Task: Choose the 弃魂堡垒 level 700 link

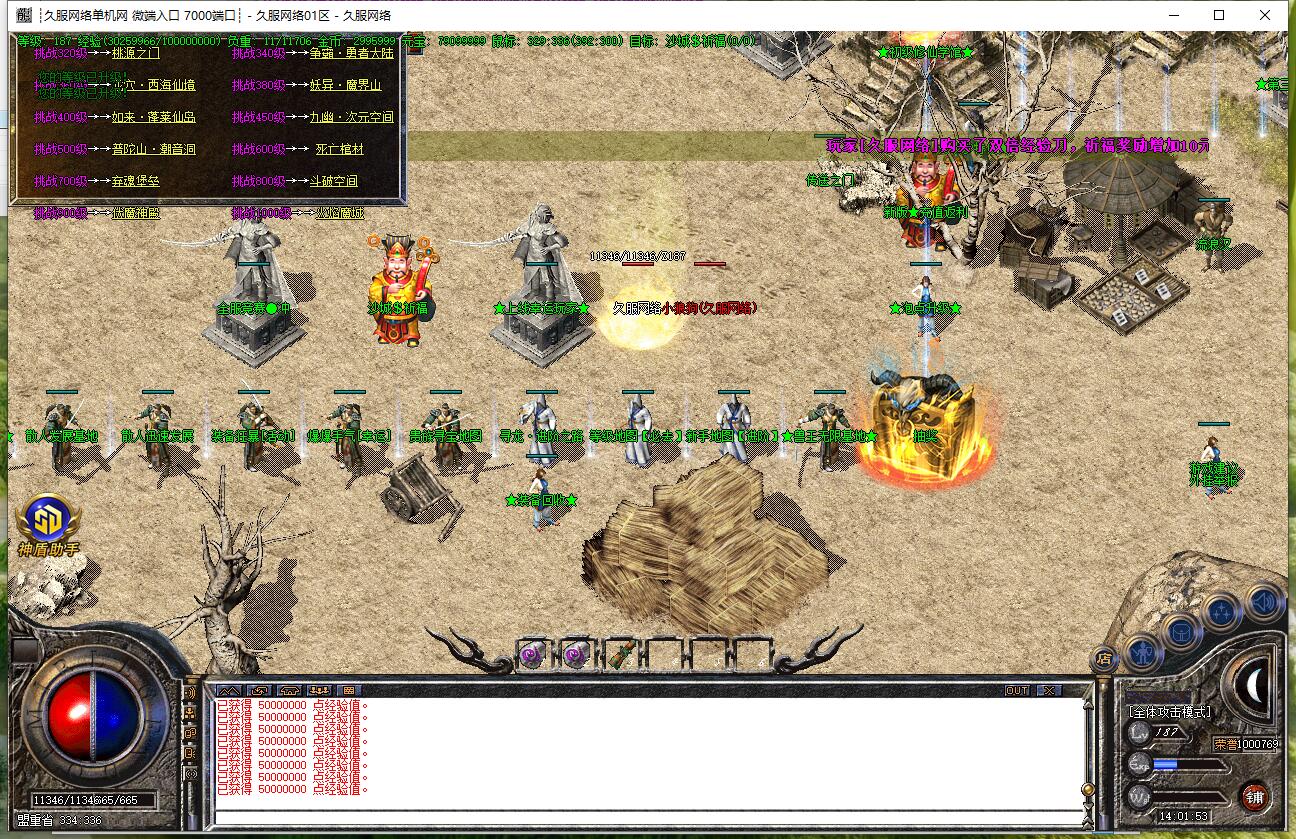Action: coord(135,181)
